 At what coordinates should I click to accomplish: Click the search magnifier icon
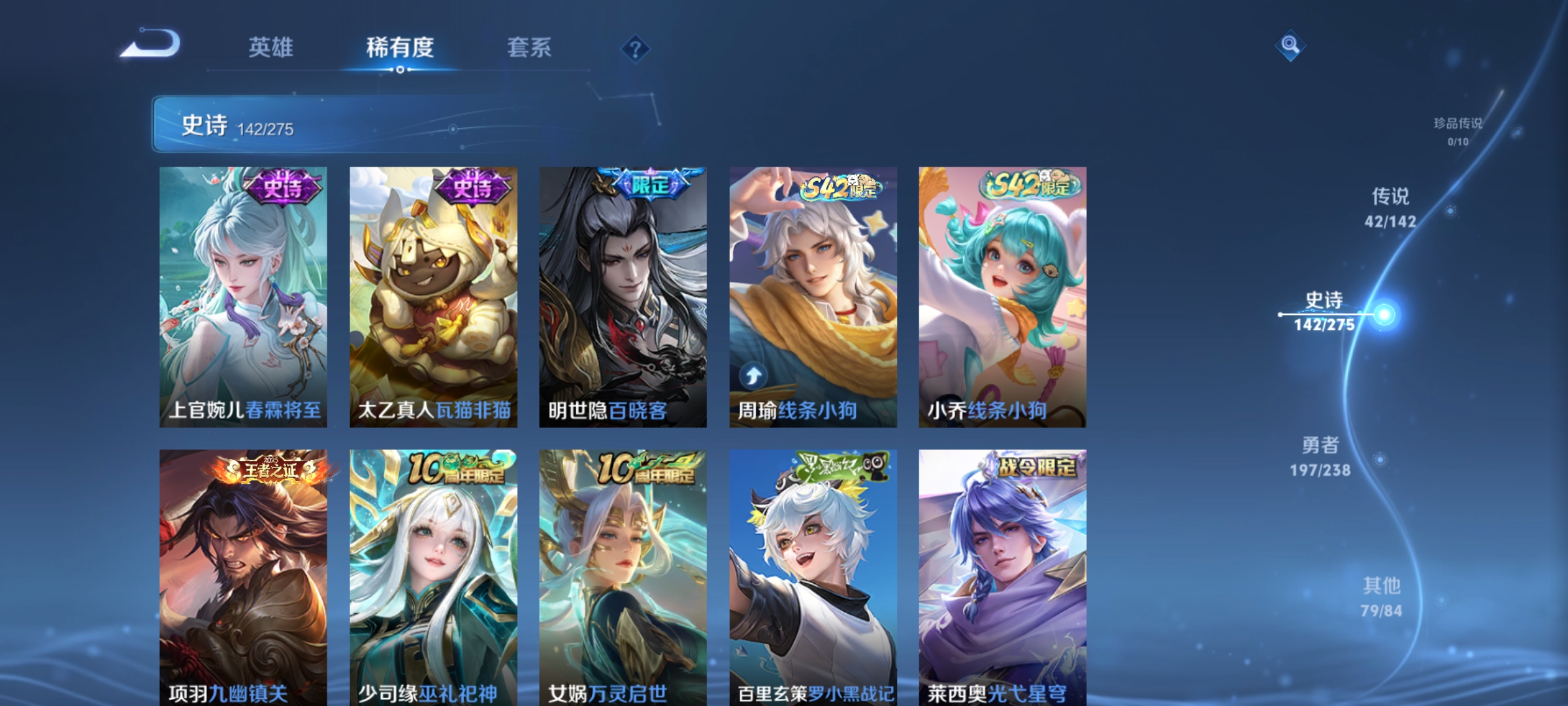tap(1290, 46)
